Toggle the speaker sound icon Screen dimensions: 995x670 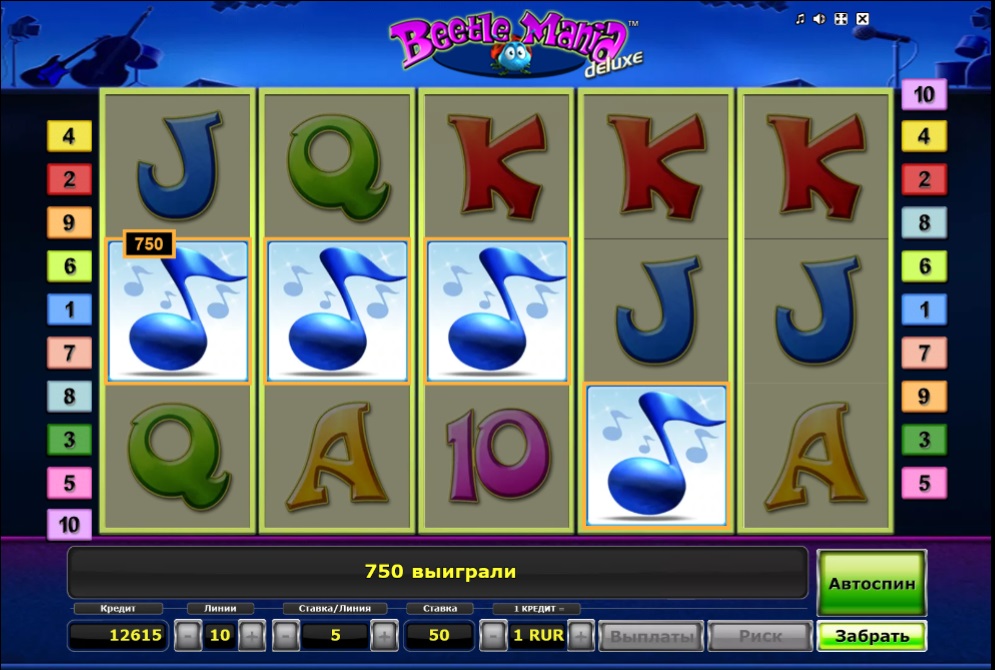(820, 19)
